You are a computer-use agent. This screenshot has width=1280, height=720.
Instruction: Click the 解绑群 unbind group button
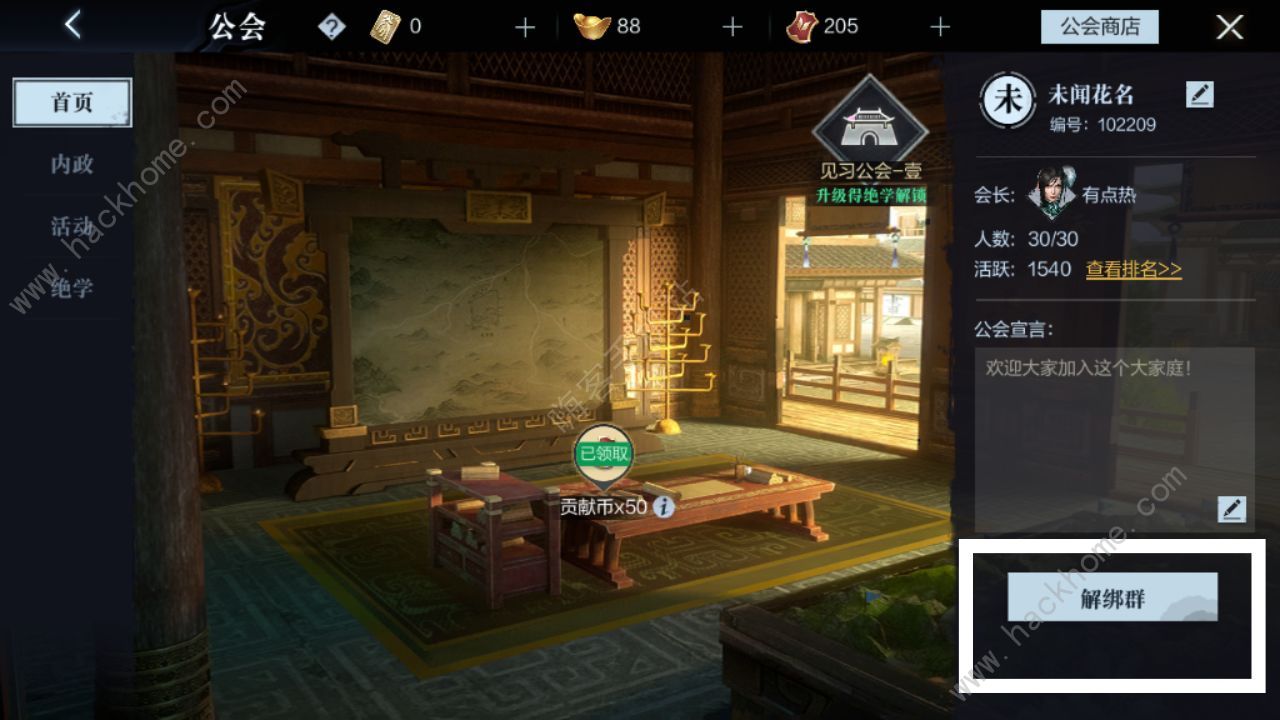tap(1113, 596)
